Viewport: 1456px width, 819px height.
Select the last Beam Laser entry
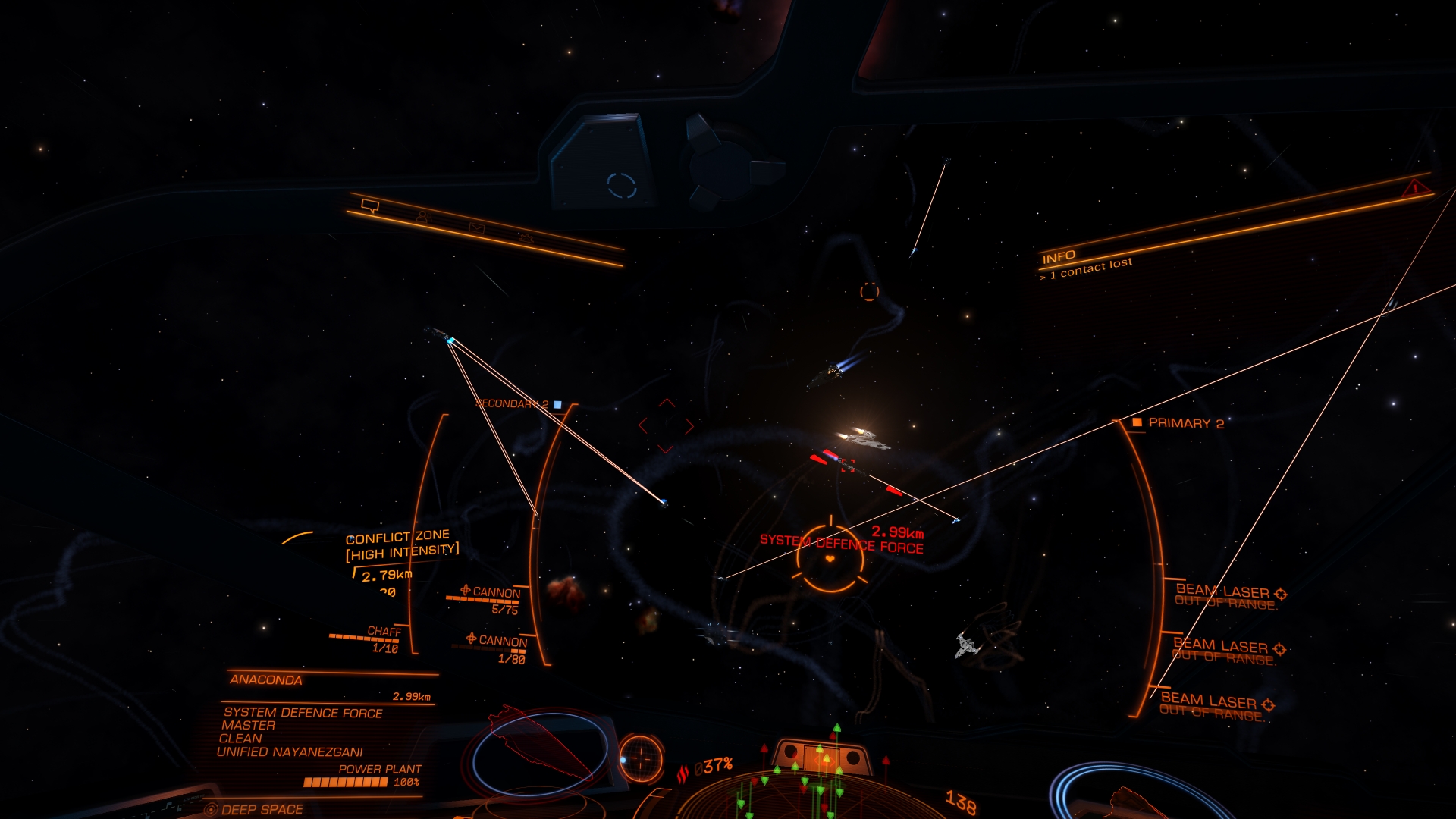click(x=1209, y=701)
